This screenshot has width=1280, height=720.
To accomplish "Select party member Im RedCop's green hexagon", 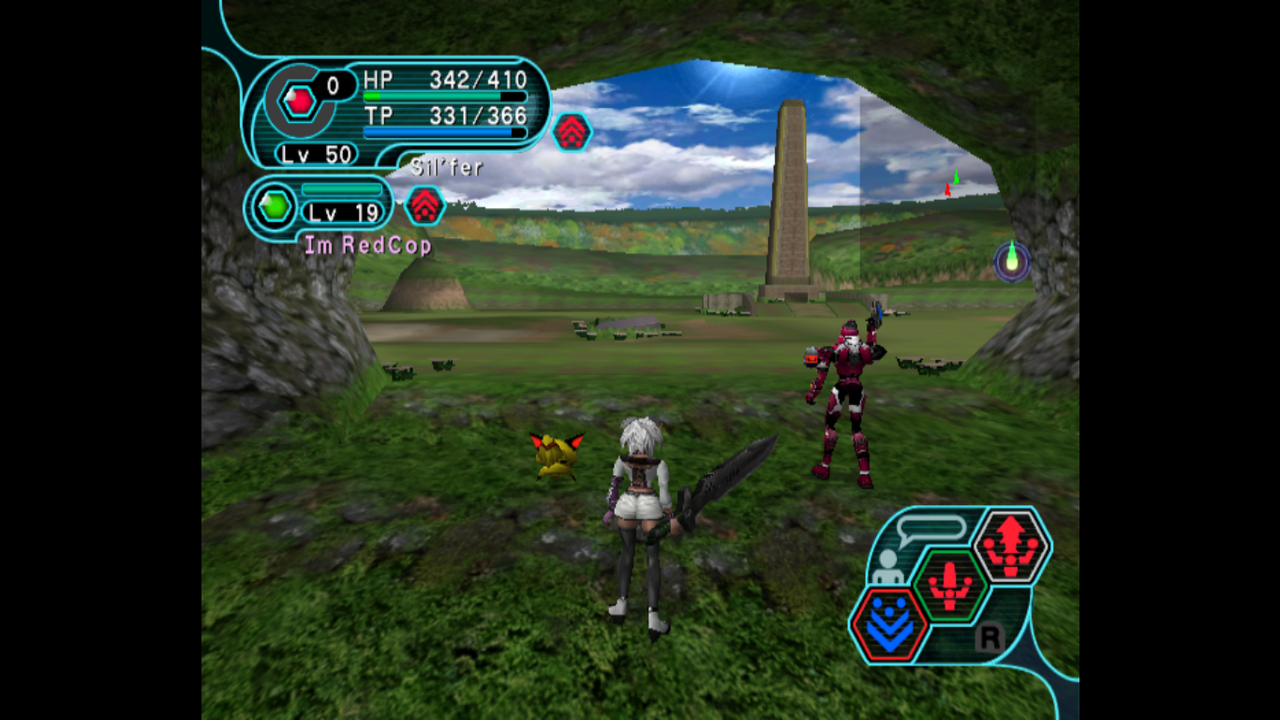I will coord(274,207).
